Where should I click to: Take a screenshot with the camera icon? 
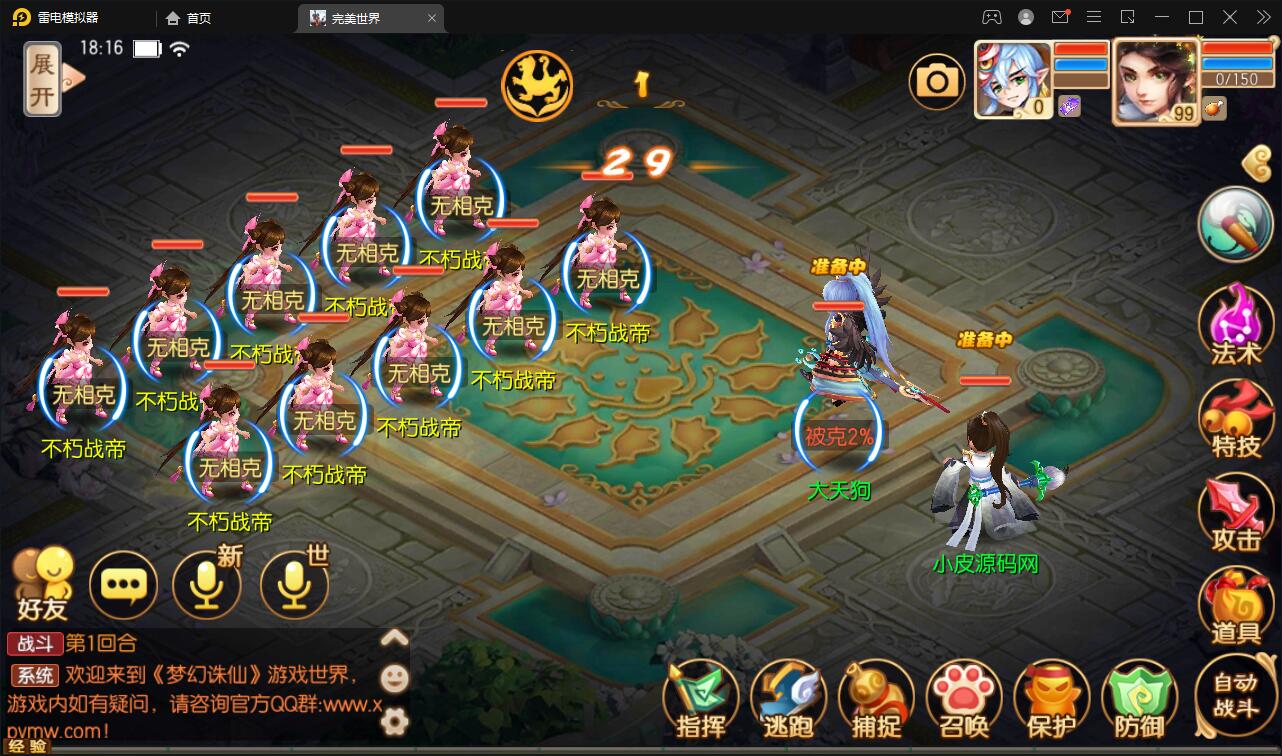937,81
